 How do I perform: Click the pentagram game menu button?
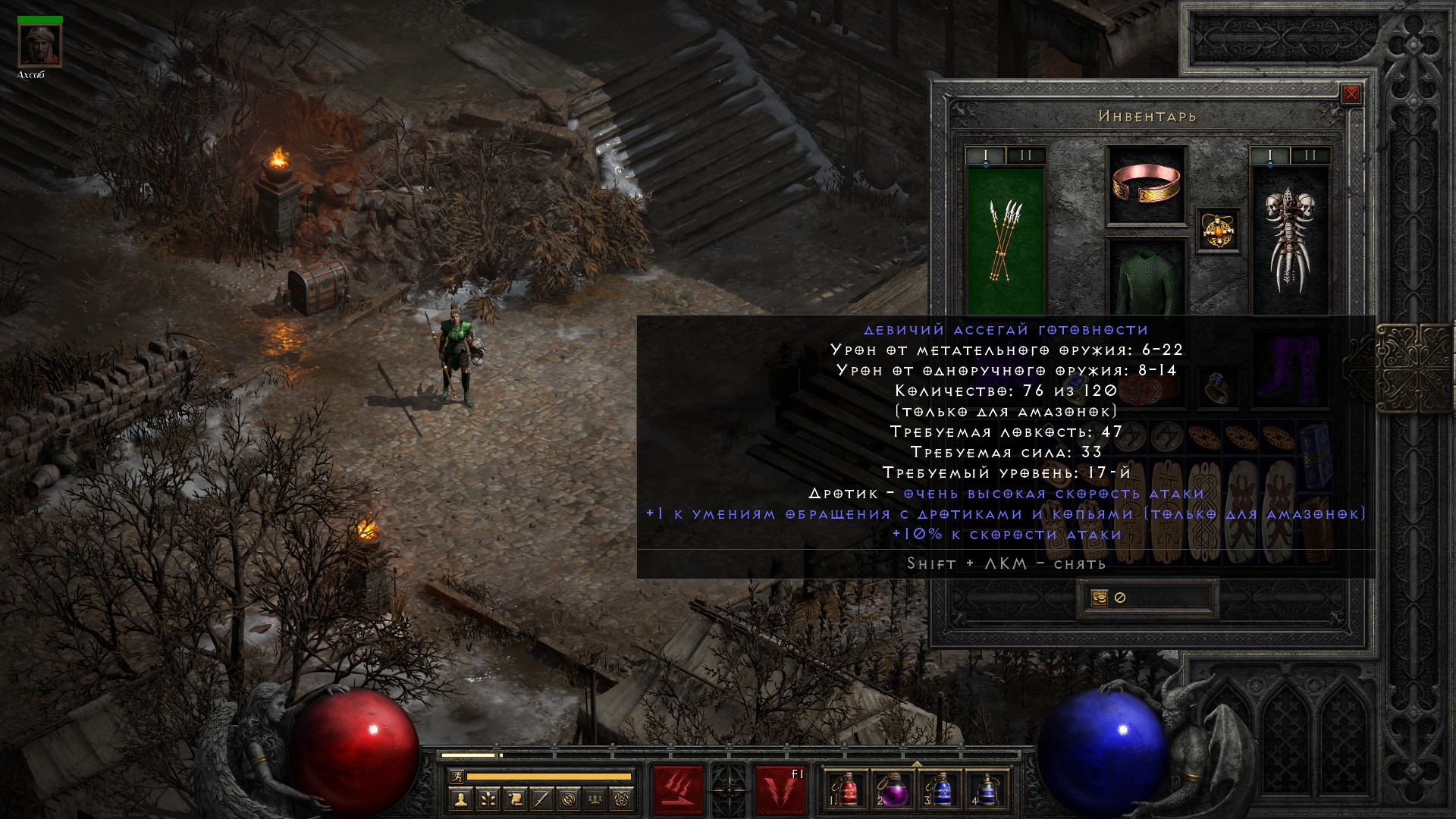pos(624,798)
